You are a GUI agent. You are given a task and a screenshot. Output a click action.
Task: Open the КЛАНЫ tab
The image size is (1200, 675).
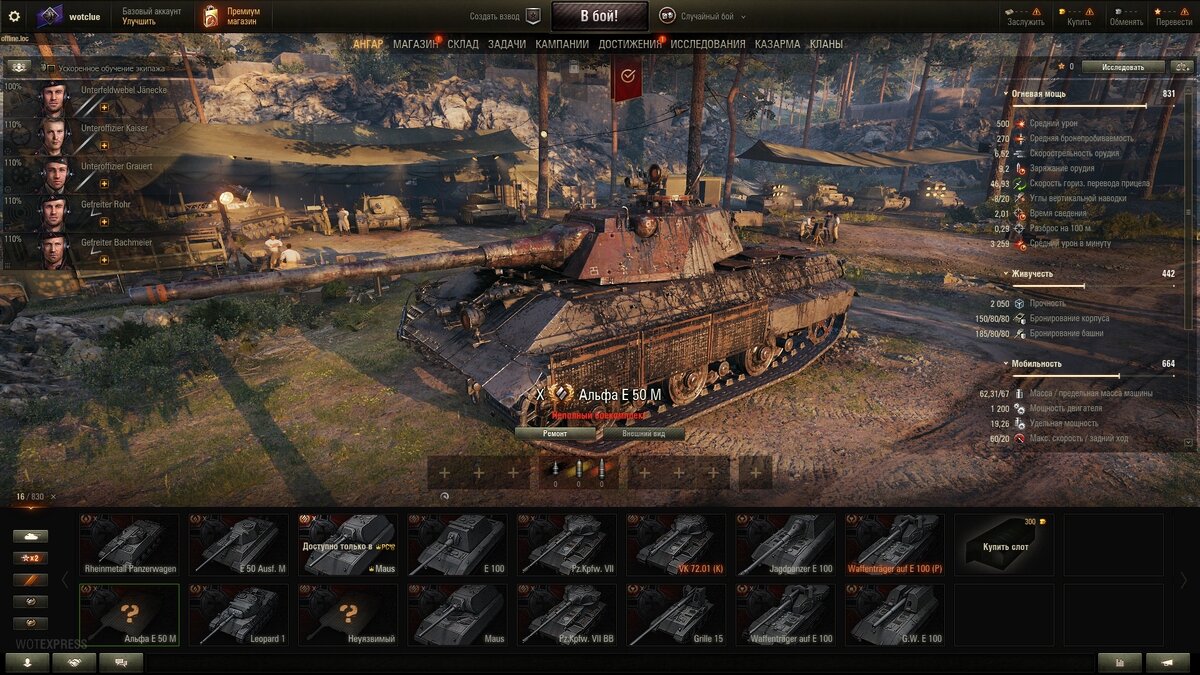click(x=826, y=44)
